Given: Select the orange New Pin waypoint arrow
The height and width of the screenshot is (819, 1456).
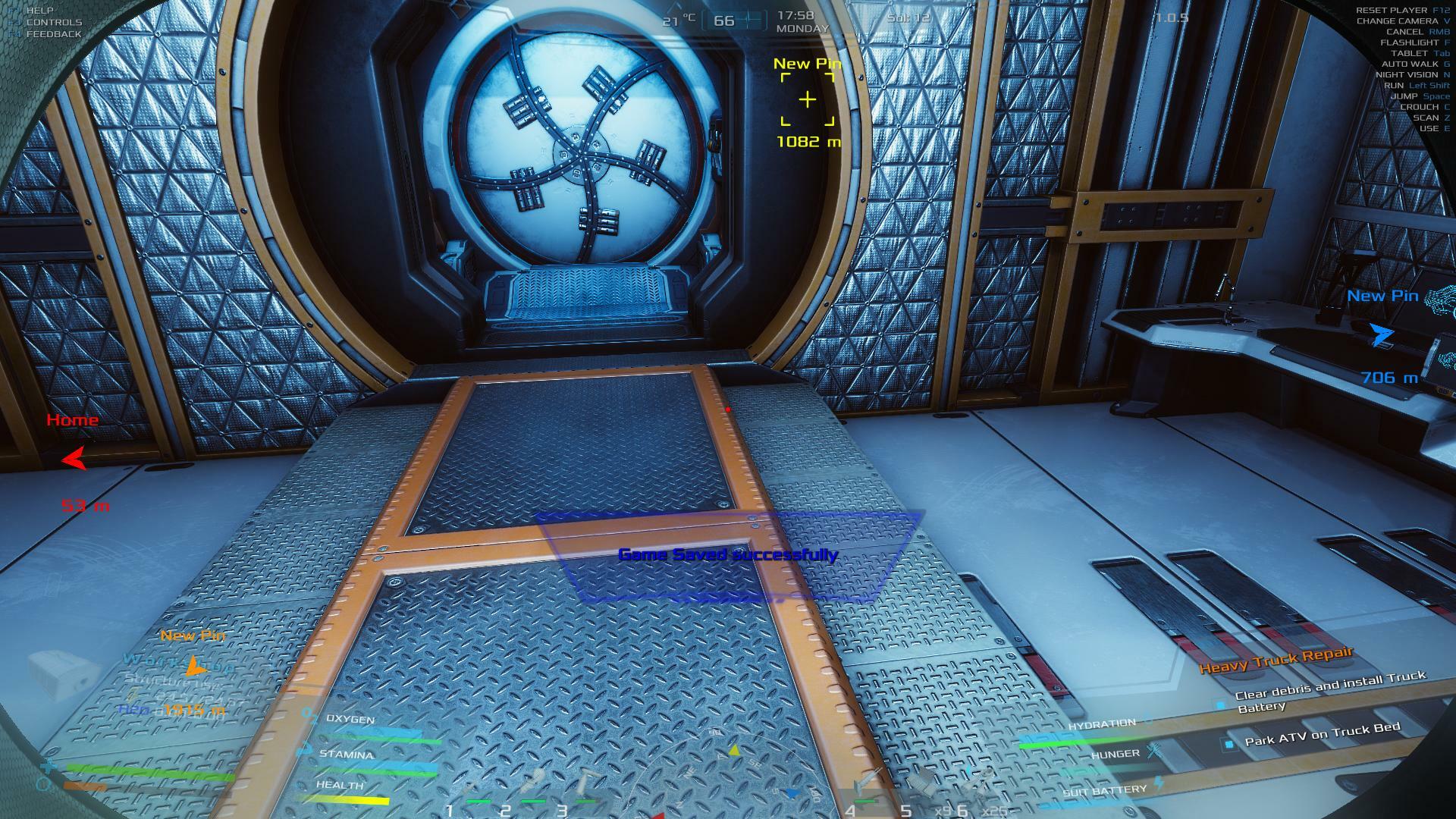Looking at the screenshot, I should point(196,667).
